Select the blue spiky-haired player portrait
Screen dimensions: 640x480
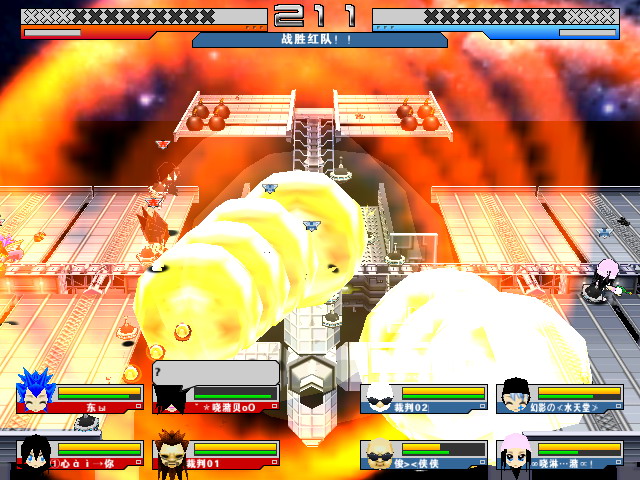(x=36, y=396)
